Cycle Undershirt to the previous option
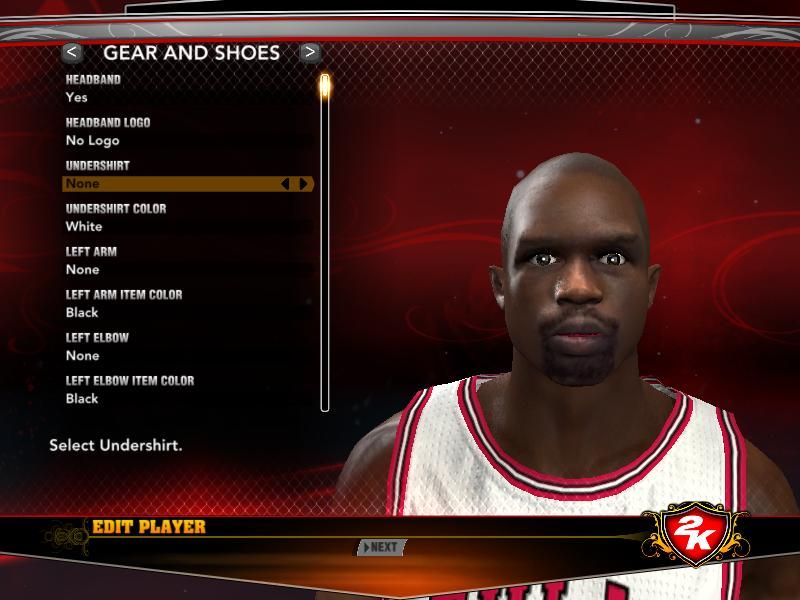Image resolution: width=800 pixels, height=600 pixels. [285, 184]
